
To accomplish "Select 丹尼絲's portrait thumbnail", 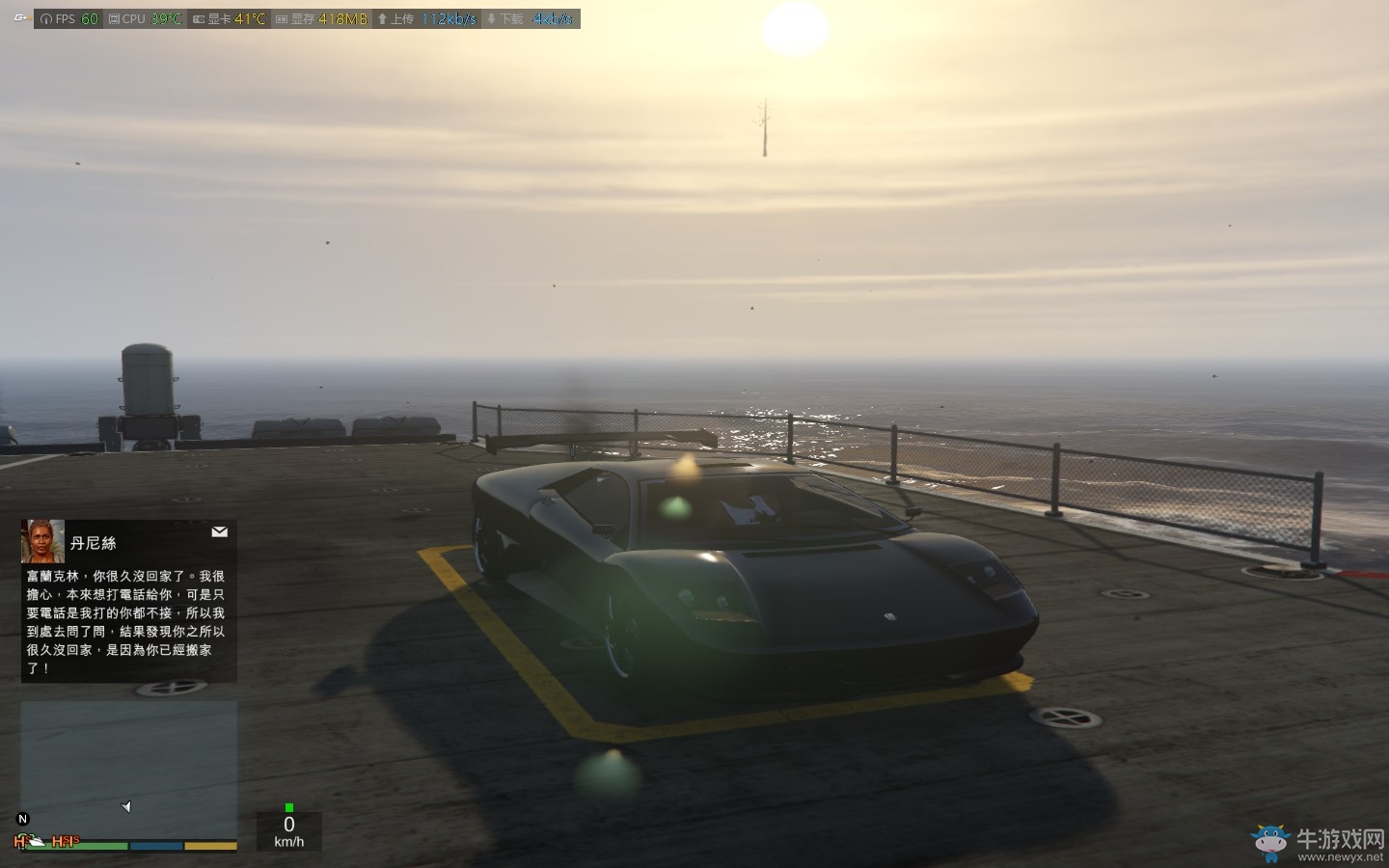I will [x=42, y=541].
